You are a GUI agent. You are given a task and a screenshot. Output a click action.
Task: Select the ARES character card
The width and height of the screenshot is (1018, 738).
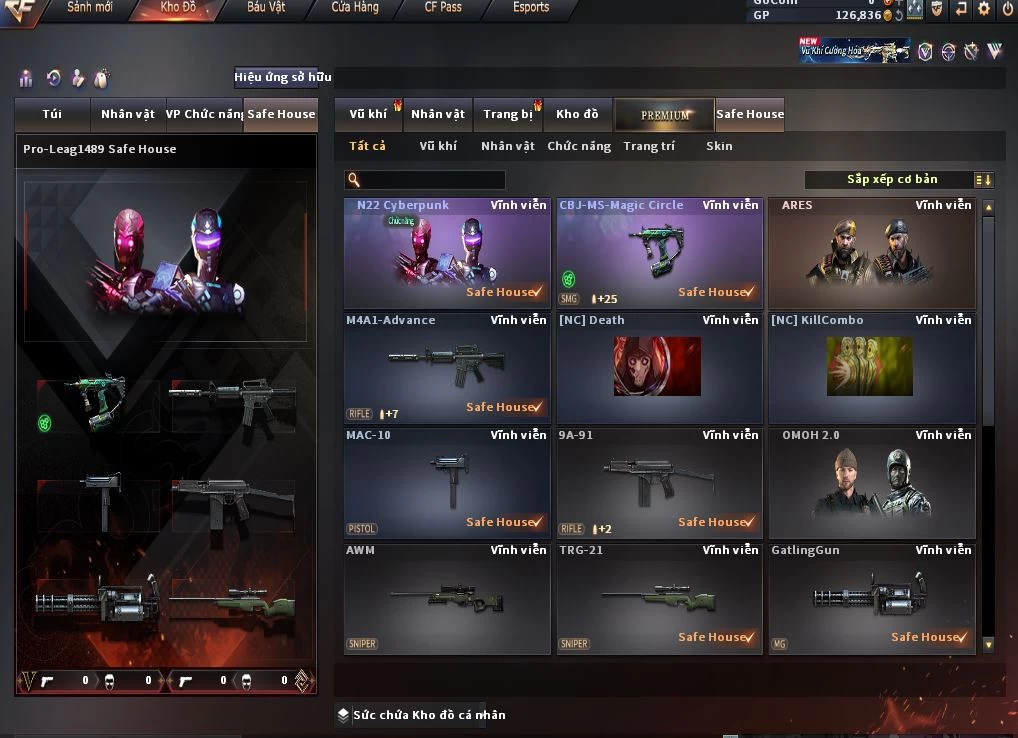tap(871, 253)
